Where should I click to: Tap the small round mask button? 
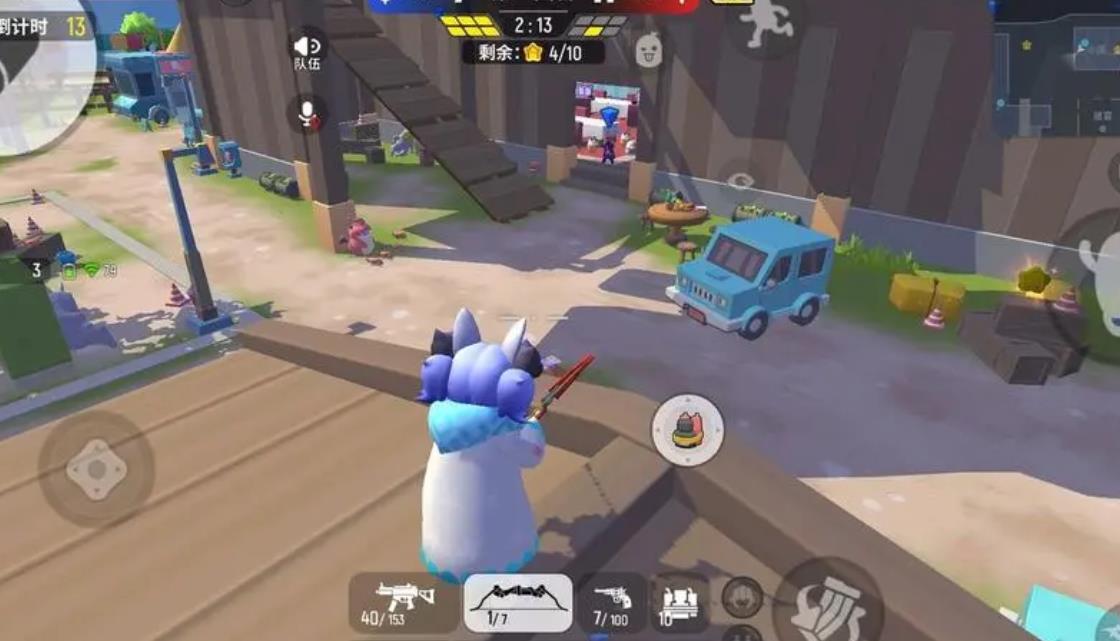tap(741, 597)
